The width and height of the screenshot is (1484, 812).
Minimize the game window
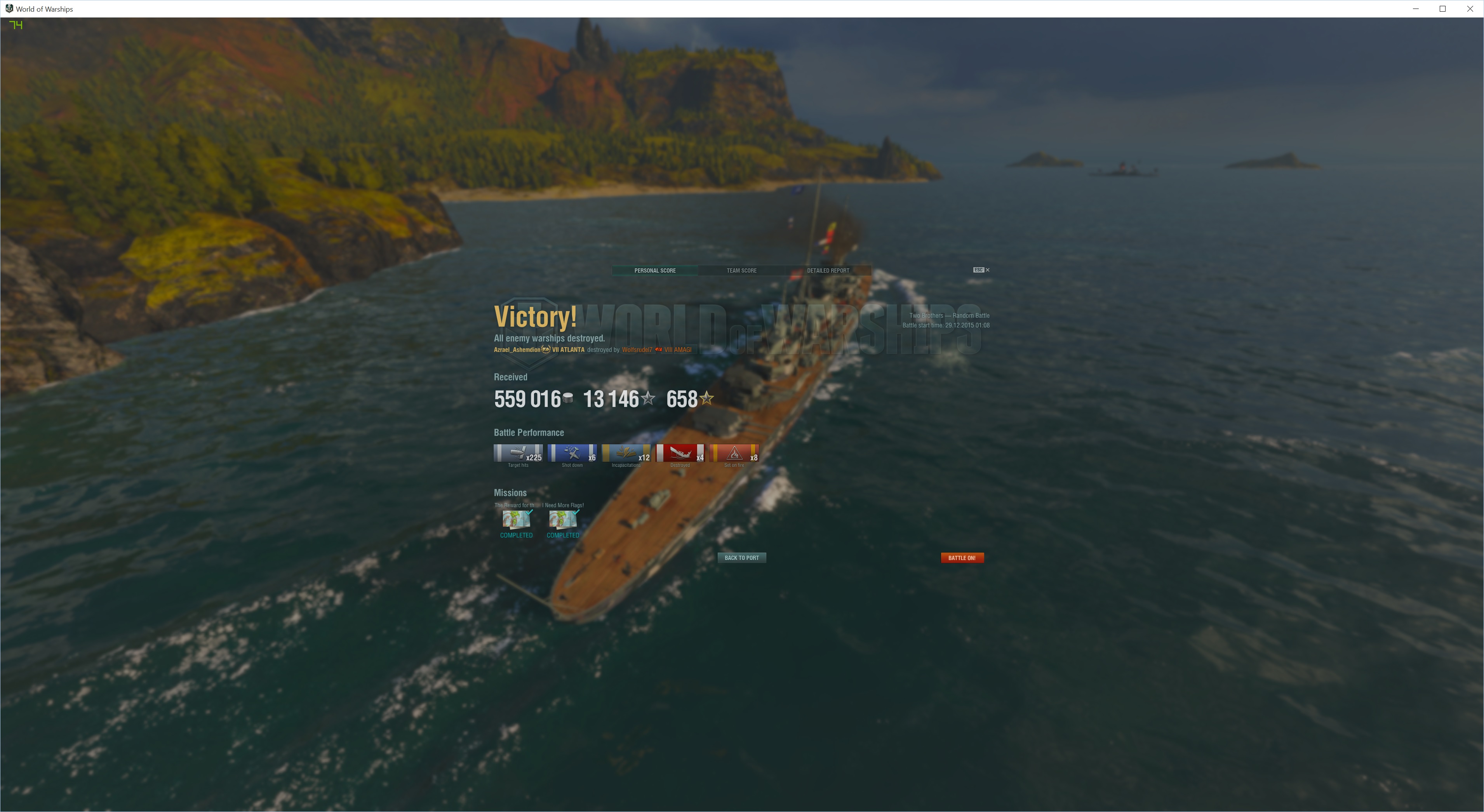[x=1415, y=9]
